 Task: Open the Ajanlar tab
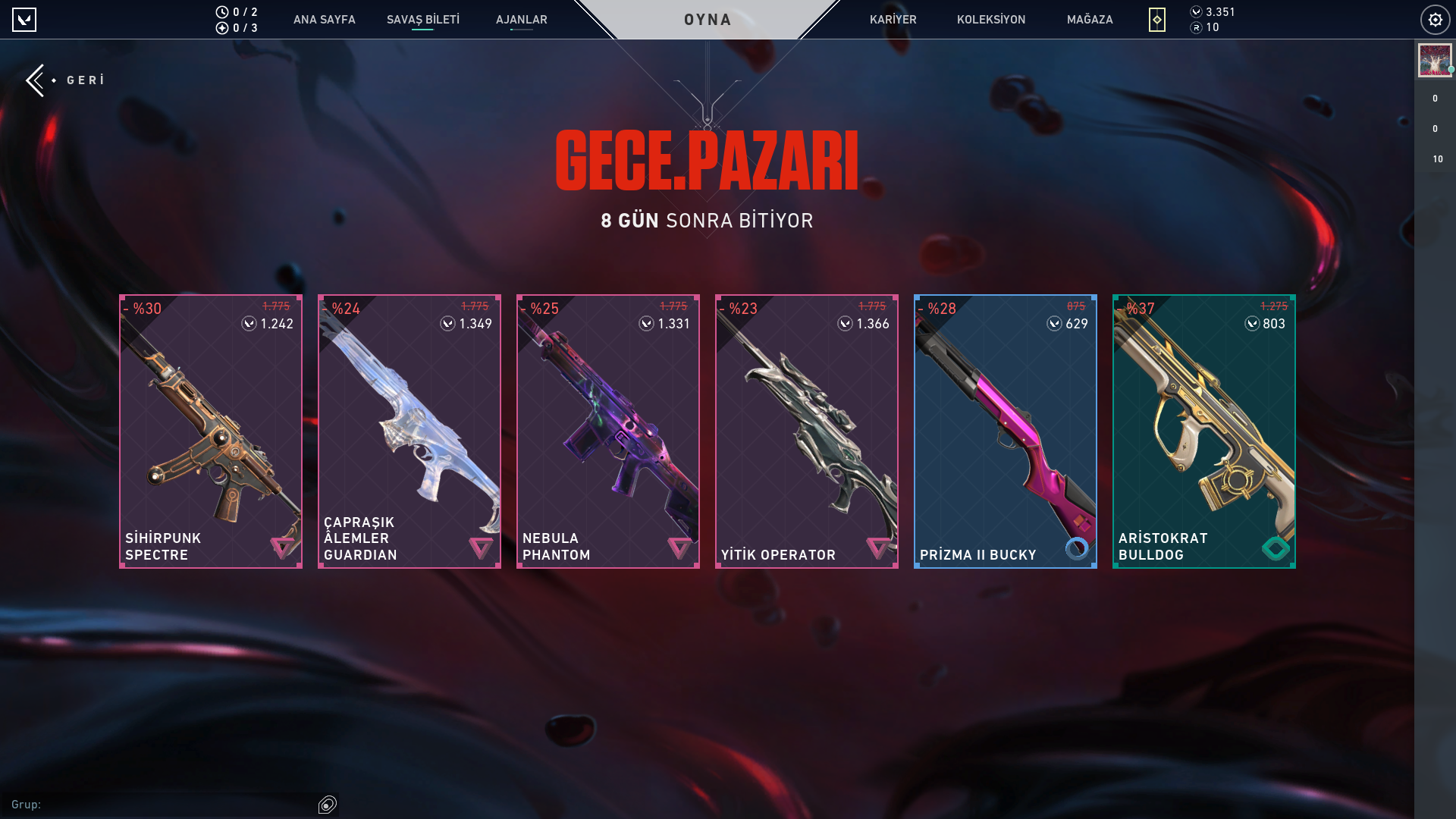coord(521,20)
